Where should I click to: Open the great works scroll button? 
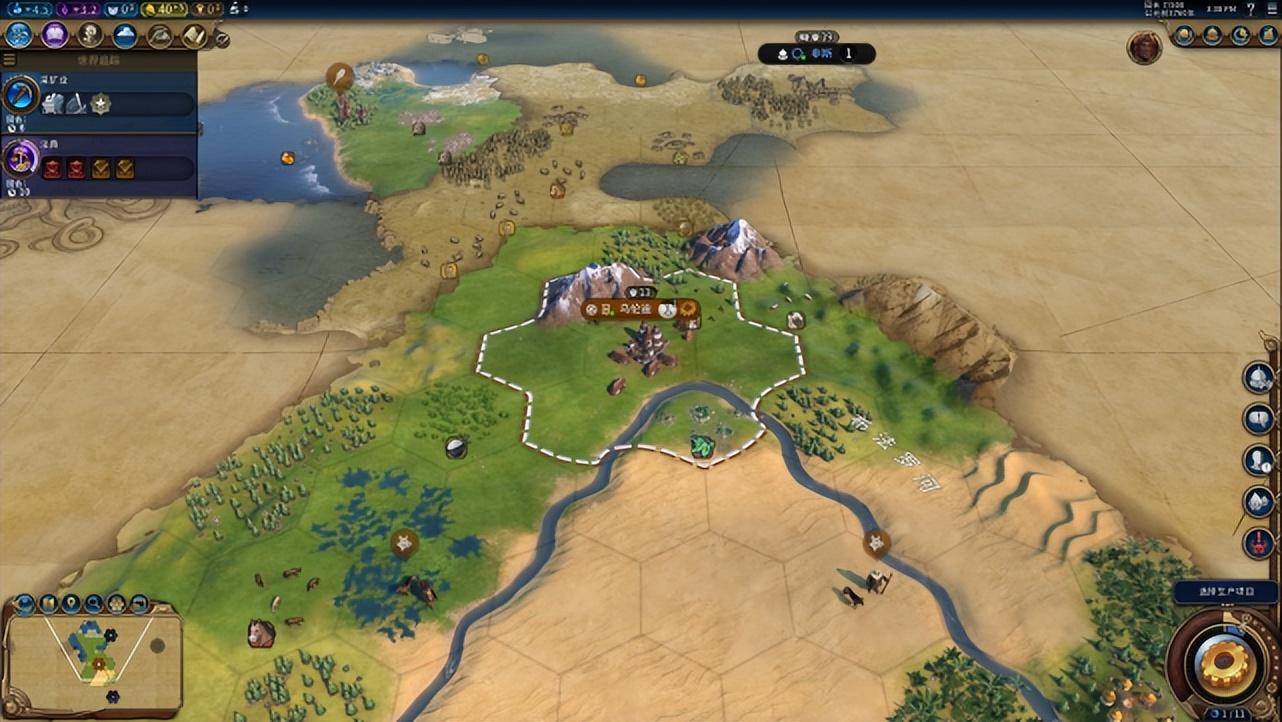coord(194,36)
